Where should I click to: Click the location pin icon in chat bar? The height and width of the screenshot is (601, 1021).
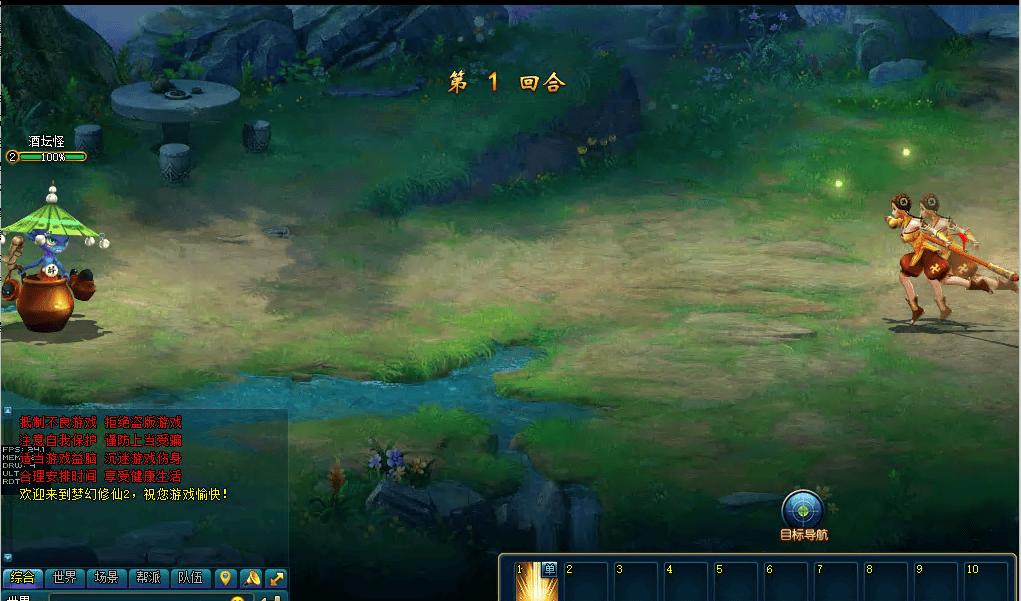[x=225, y=578]
